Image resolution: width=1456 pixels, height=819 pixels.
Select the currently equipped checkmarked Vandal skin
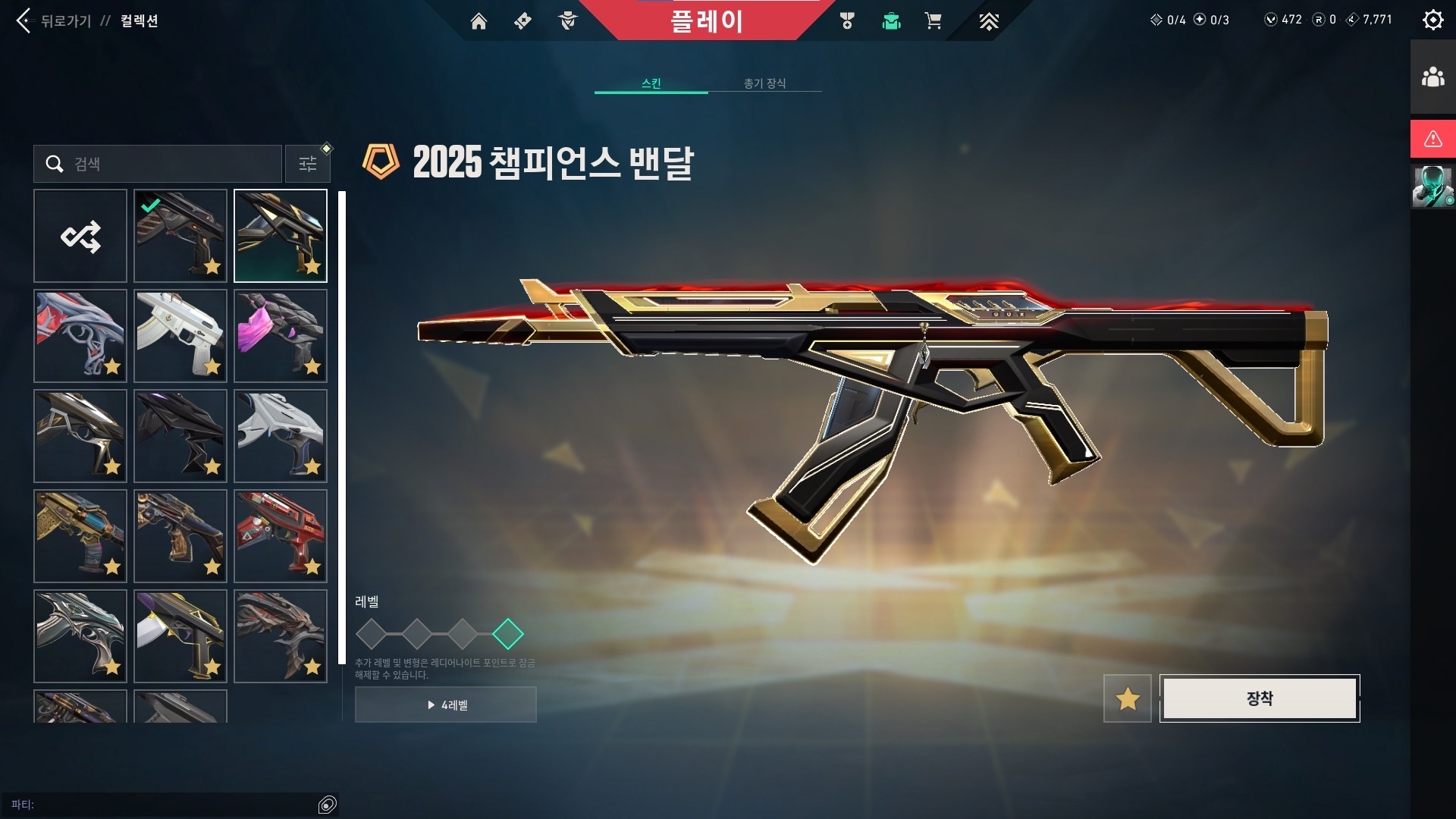click(x=180, y=236)
